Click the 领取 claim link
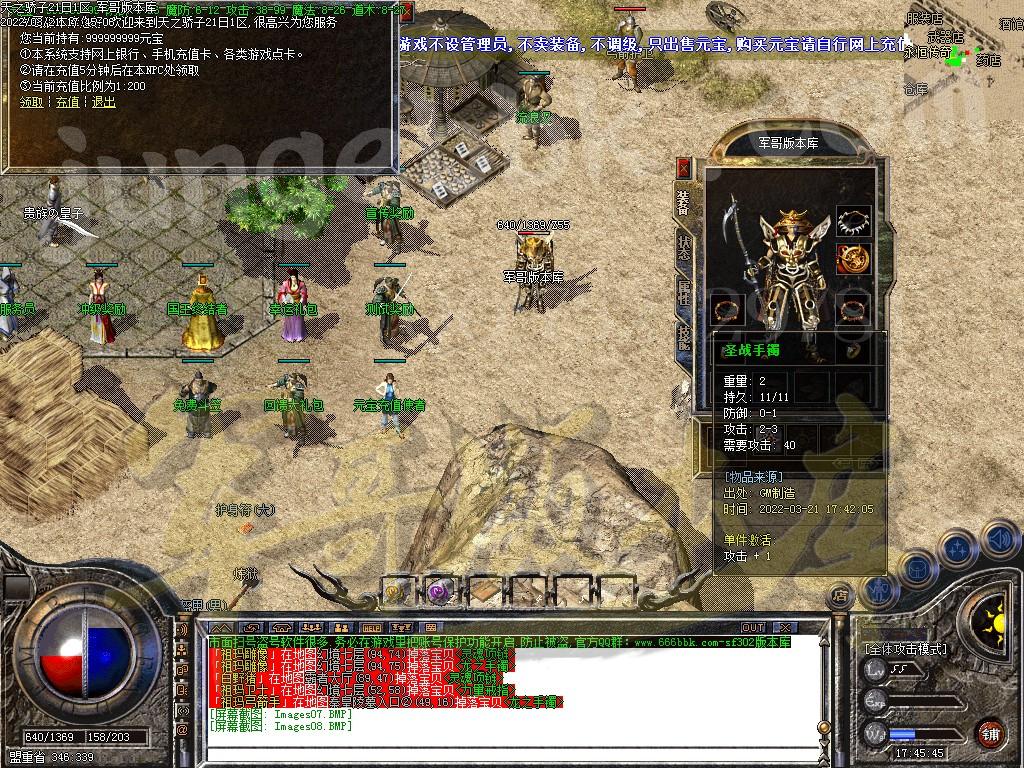This screenshot has height=768, width=1024. coord(32,102)
